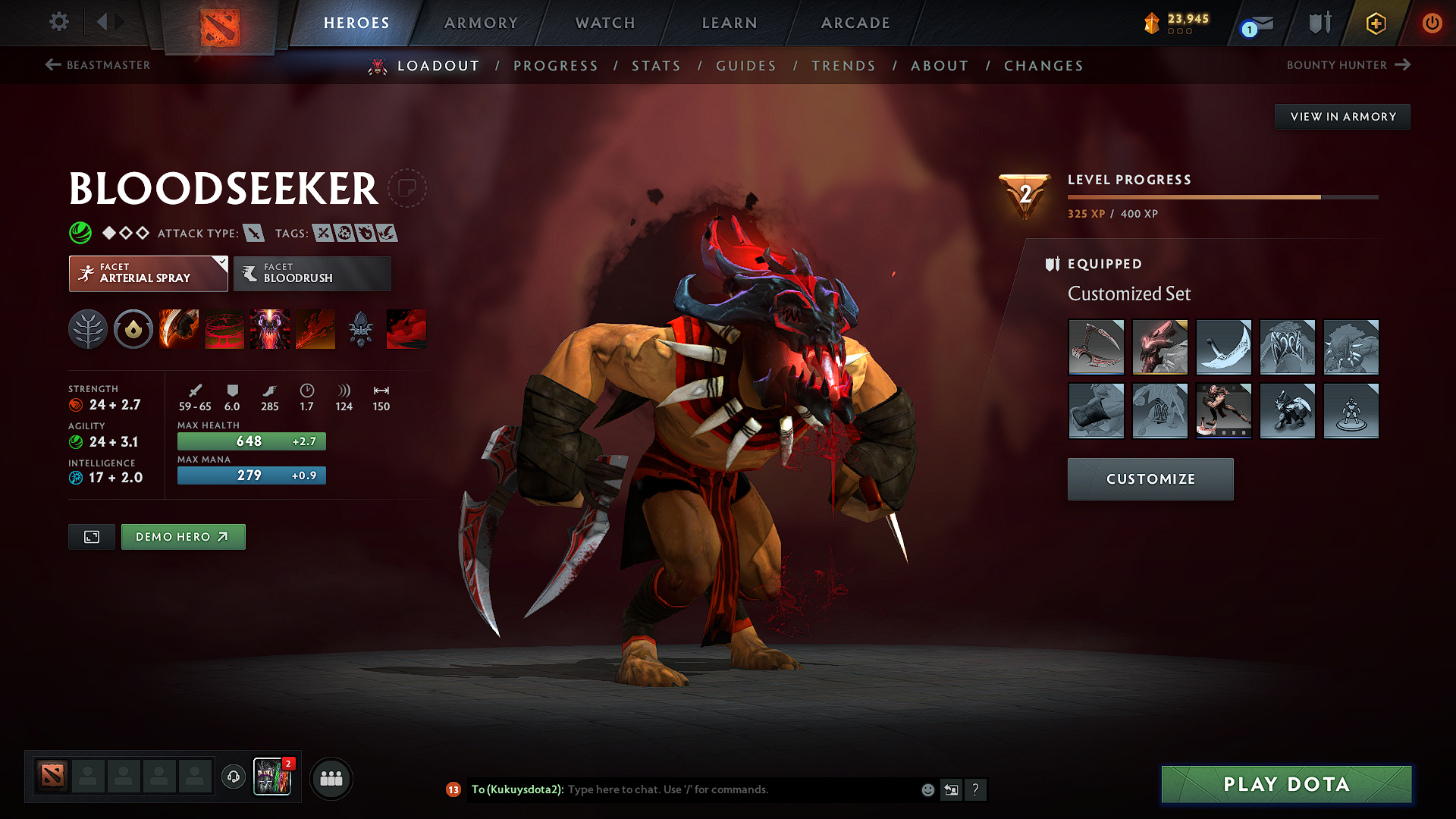The height and width of the screenshot is (819, 1456).
Task: Open the WATCH menu
Action: 604,23
